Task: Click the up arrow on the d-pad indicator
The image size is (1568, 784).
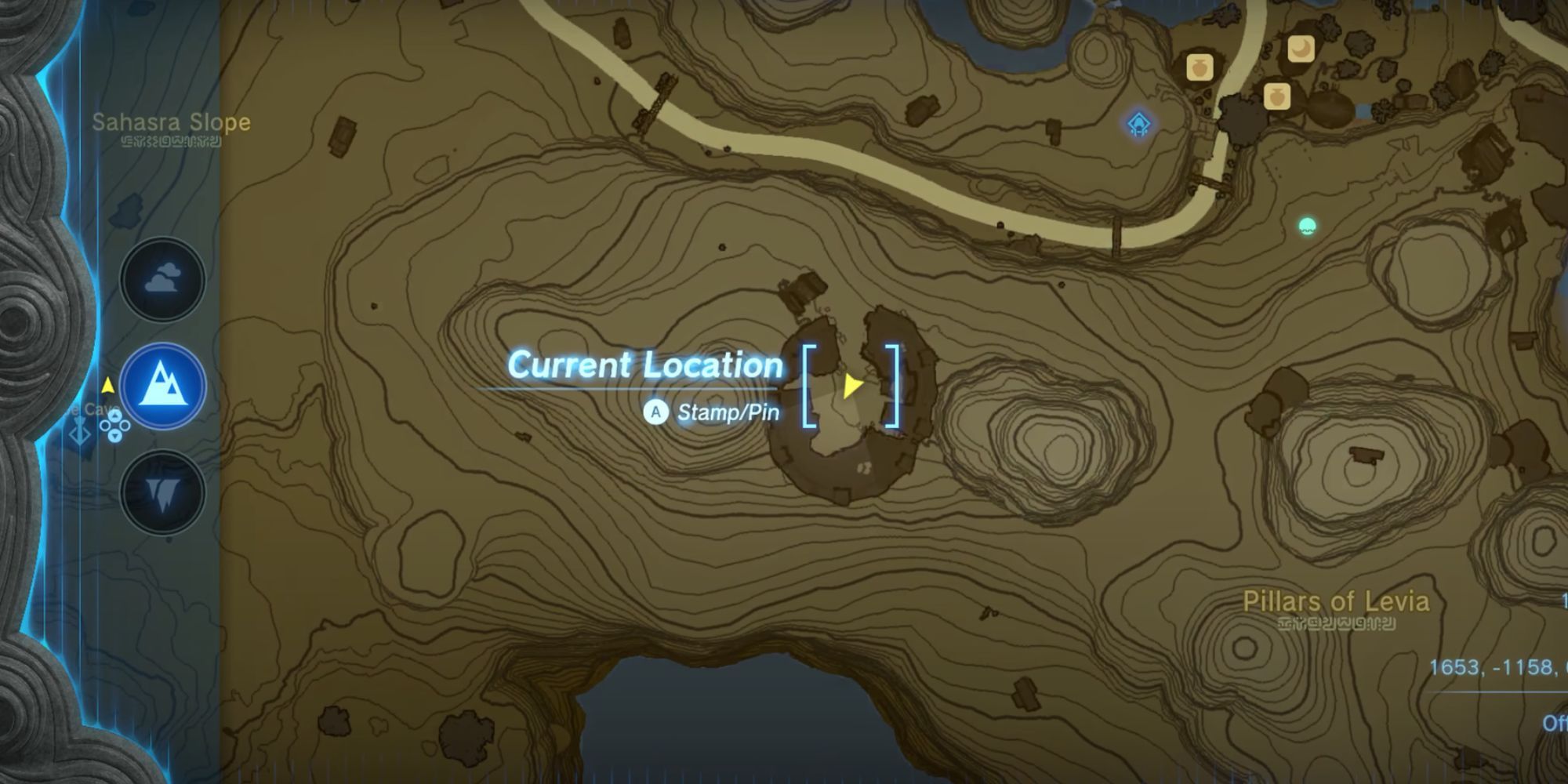Action: coord(115,416)
